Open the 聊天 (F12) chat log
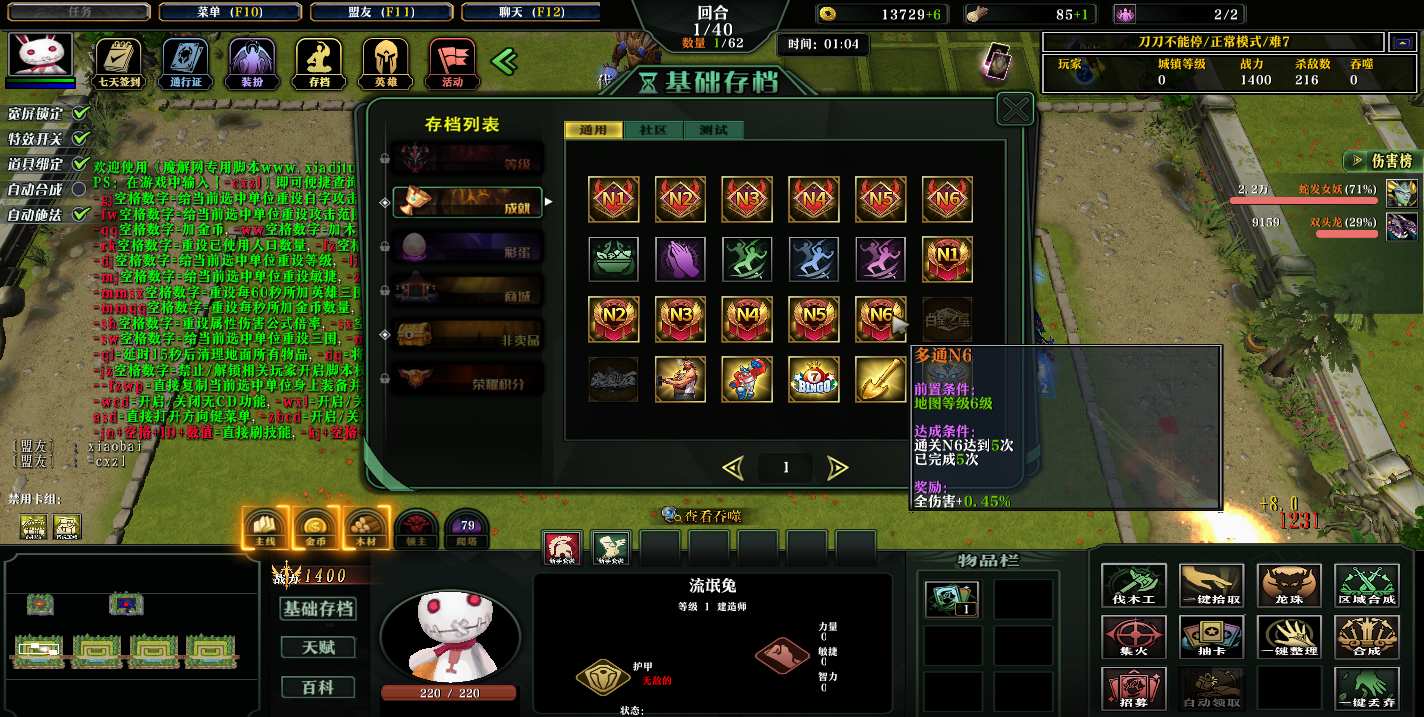 coord(532,12)
